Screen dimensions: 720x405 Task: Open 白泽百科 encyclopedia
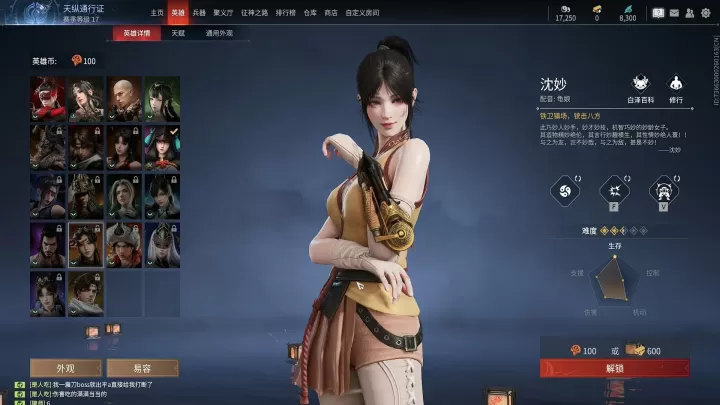click(640, 88)
